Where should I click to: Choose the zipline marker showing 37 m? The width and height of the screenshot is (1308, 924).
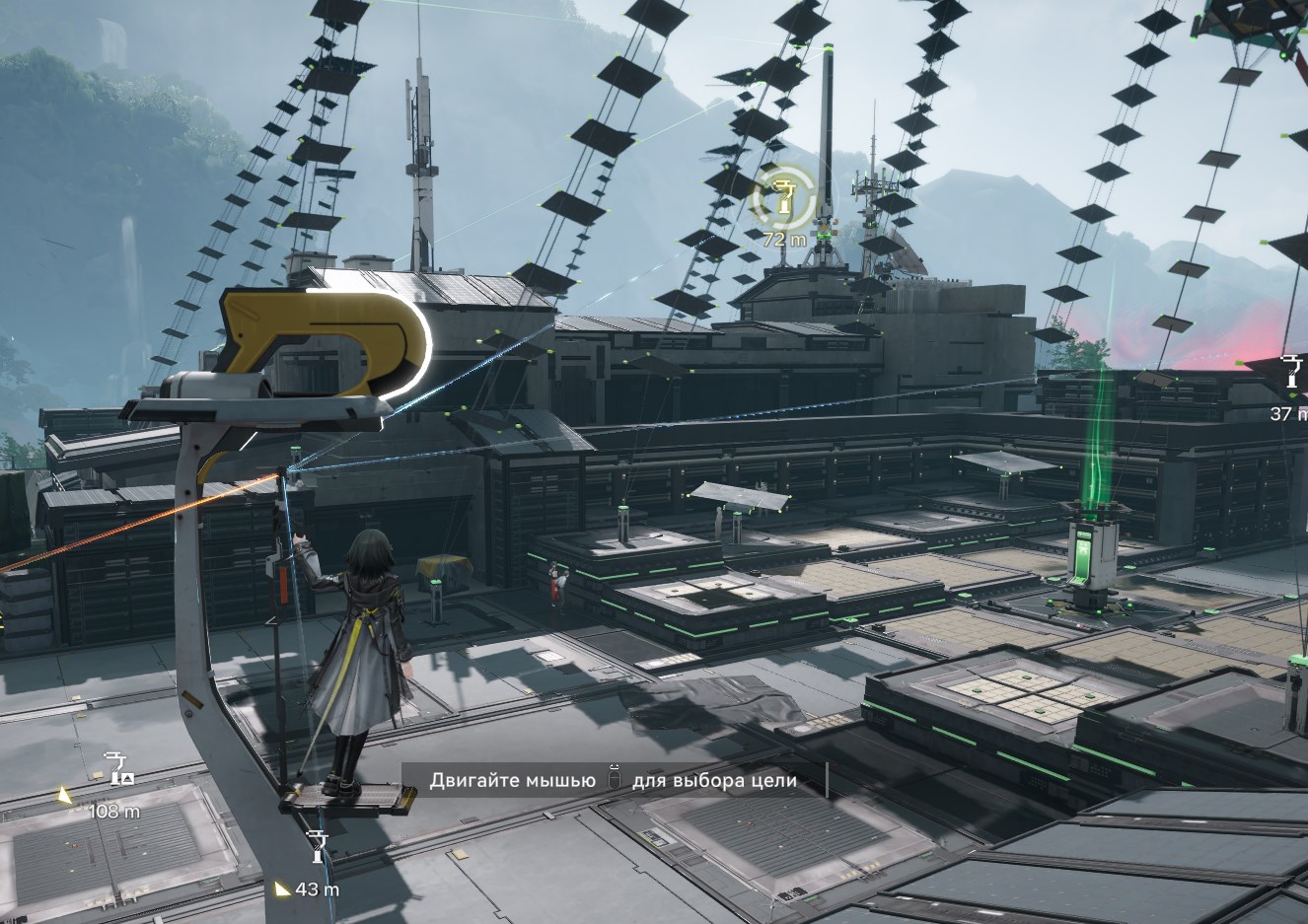[1291, 376]
